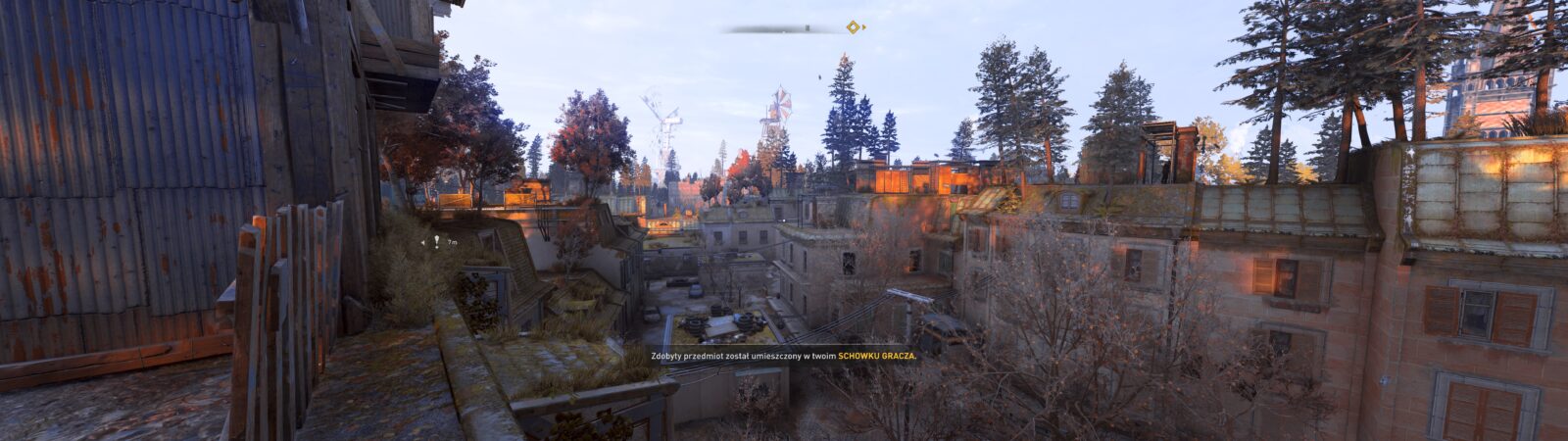Viewport: 1568px width, 441px height.
Task: Click the compass bar at top
Action: 784,28
